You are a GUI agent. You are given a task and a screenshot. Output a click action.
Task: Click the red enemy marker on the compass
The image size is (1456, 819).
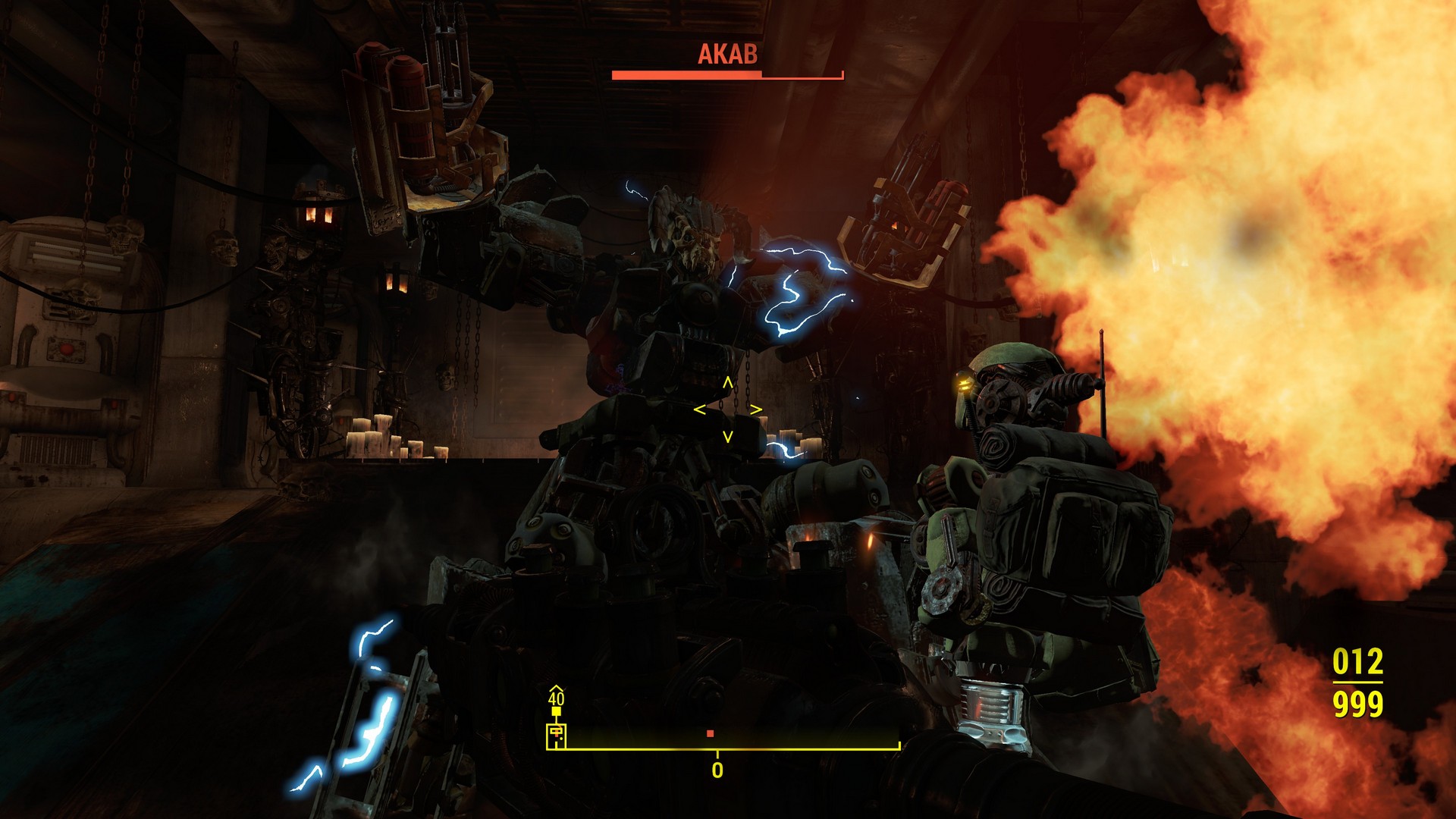[710, 733]
